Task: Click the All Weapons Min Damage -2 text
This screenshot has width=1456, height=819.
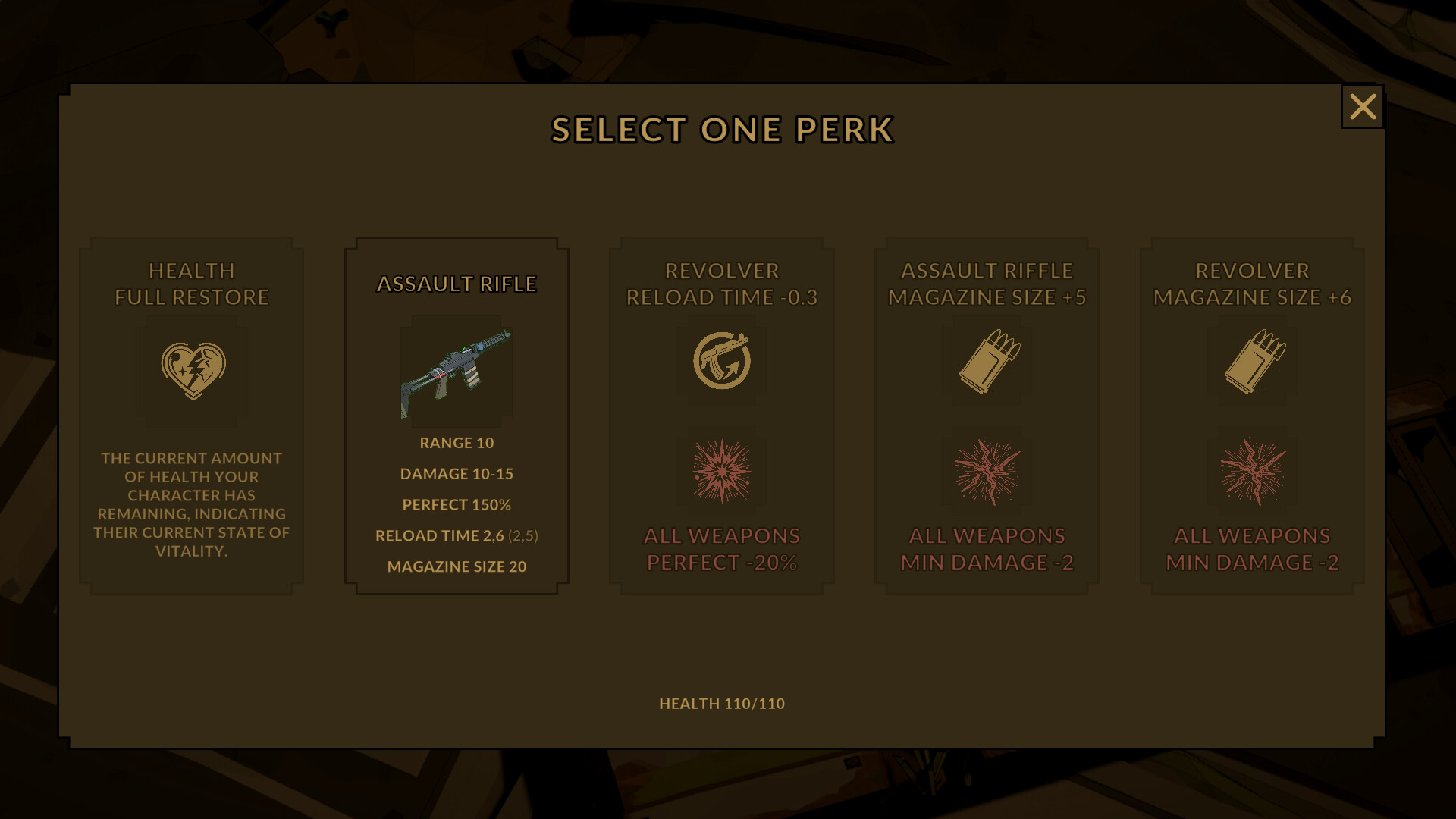Action: click(986, 550)
